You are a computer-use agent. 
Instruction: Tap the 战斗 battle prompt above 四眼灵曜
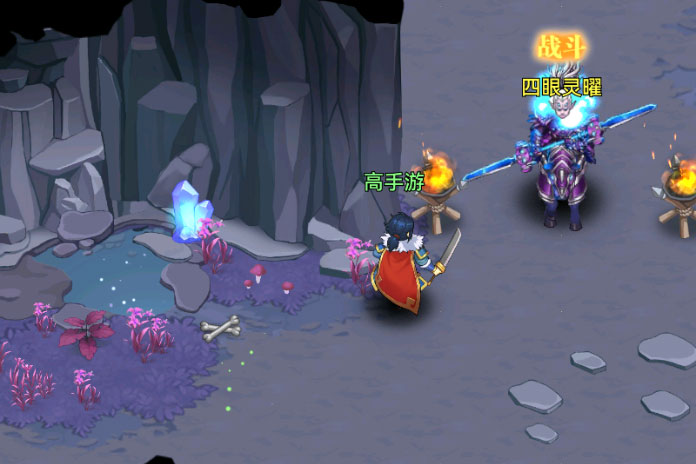(x=563, y=47)
